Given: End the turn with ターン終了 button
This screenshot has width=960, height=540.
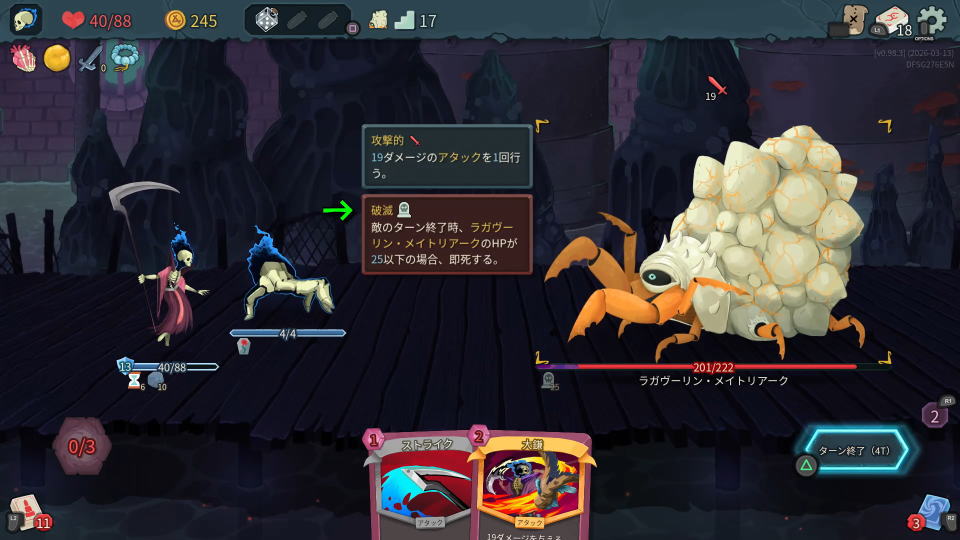Looking at the screenshot, I should [856, 450].
